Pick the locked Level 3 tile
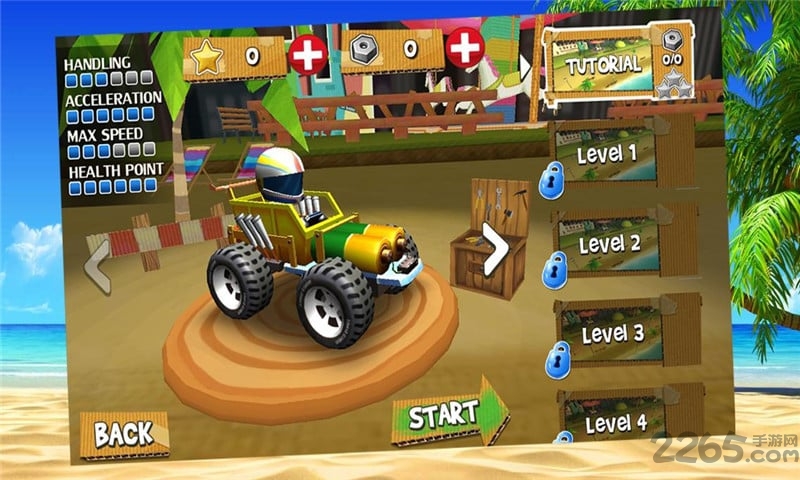800x480 pixels. (627, 334)
